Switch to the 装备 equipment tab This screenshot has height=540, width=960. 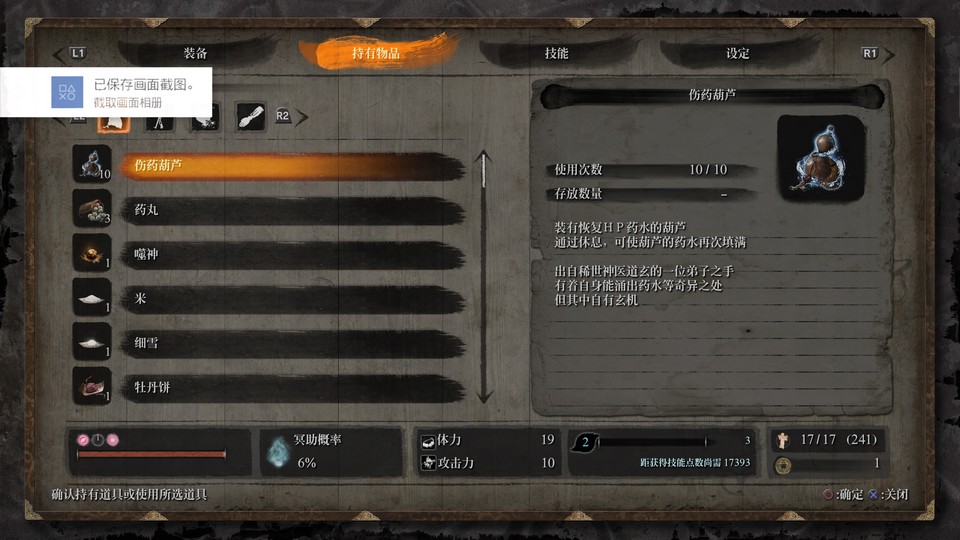point(196,53)
